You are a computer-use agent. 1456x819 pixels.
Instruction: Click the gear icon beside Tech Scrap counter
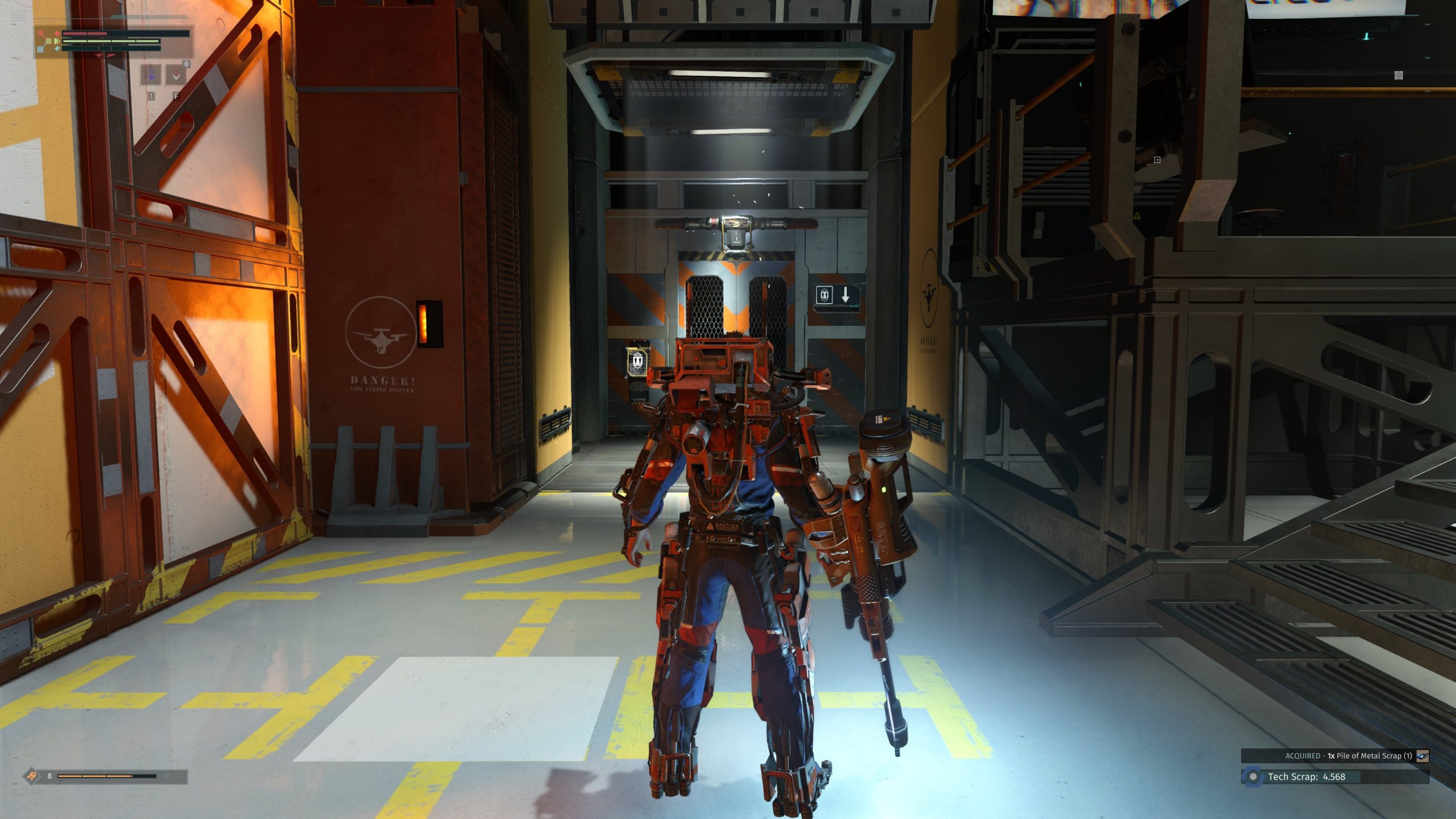coord(1252,777)
